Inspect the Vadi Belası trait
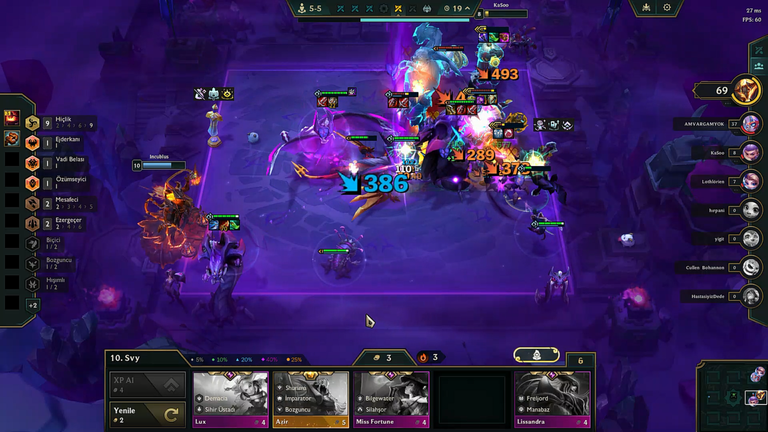The image size is (768, 432). (x=33, y=164)
